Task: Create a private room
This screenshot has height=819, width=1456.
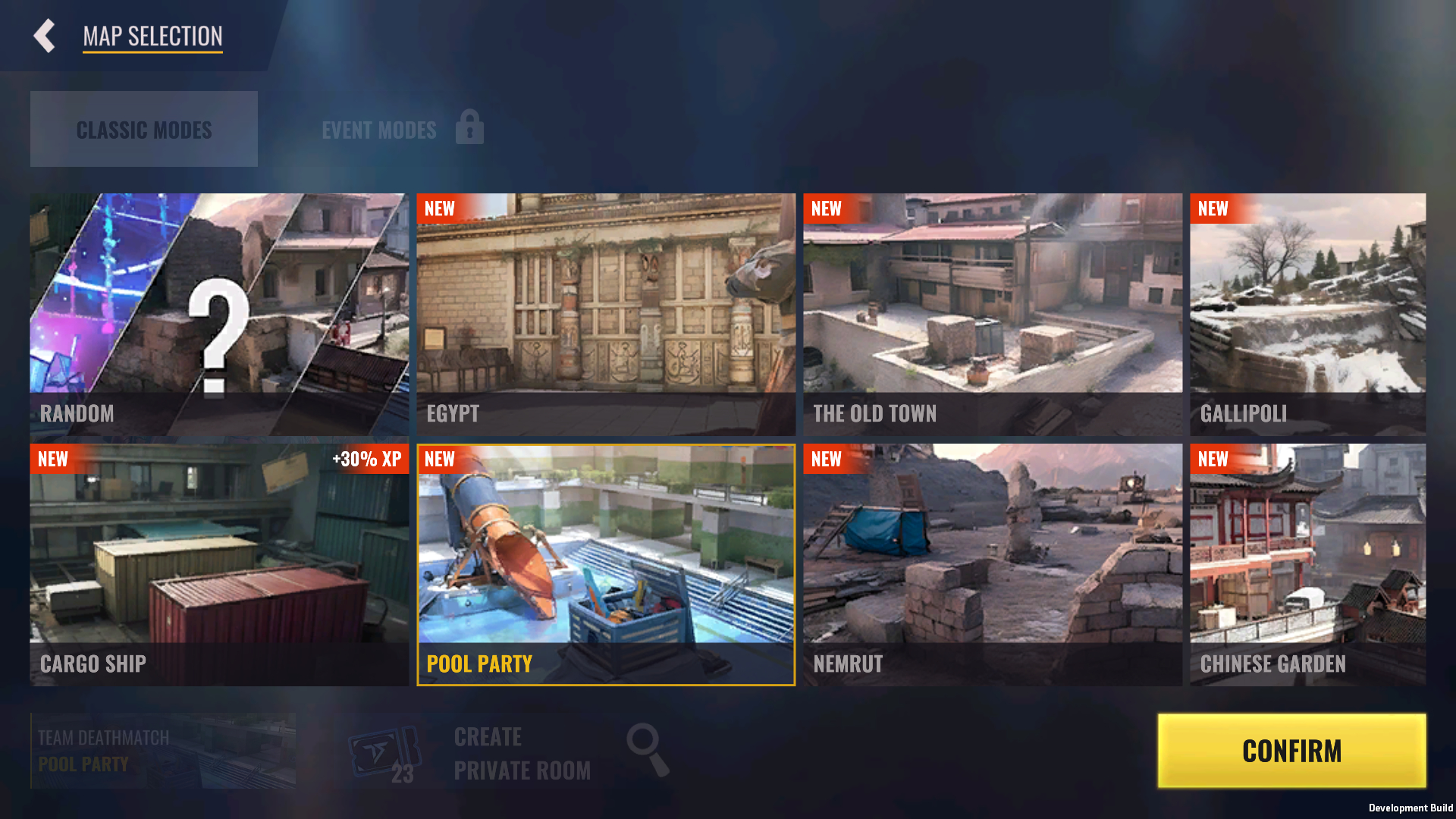Action: pos(522,753)
